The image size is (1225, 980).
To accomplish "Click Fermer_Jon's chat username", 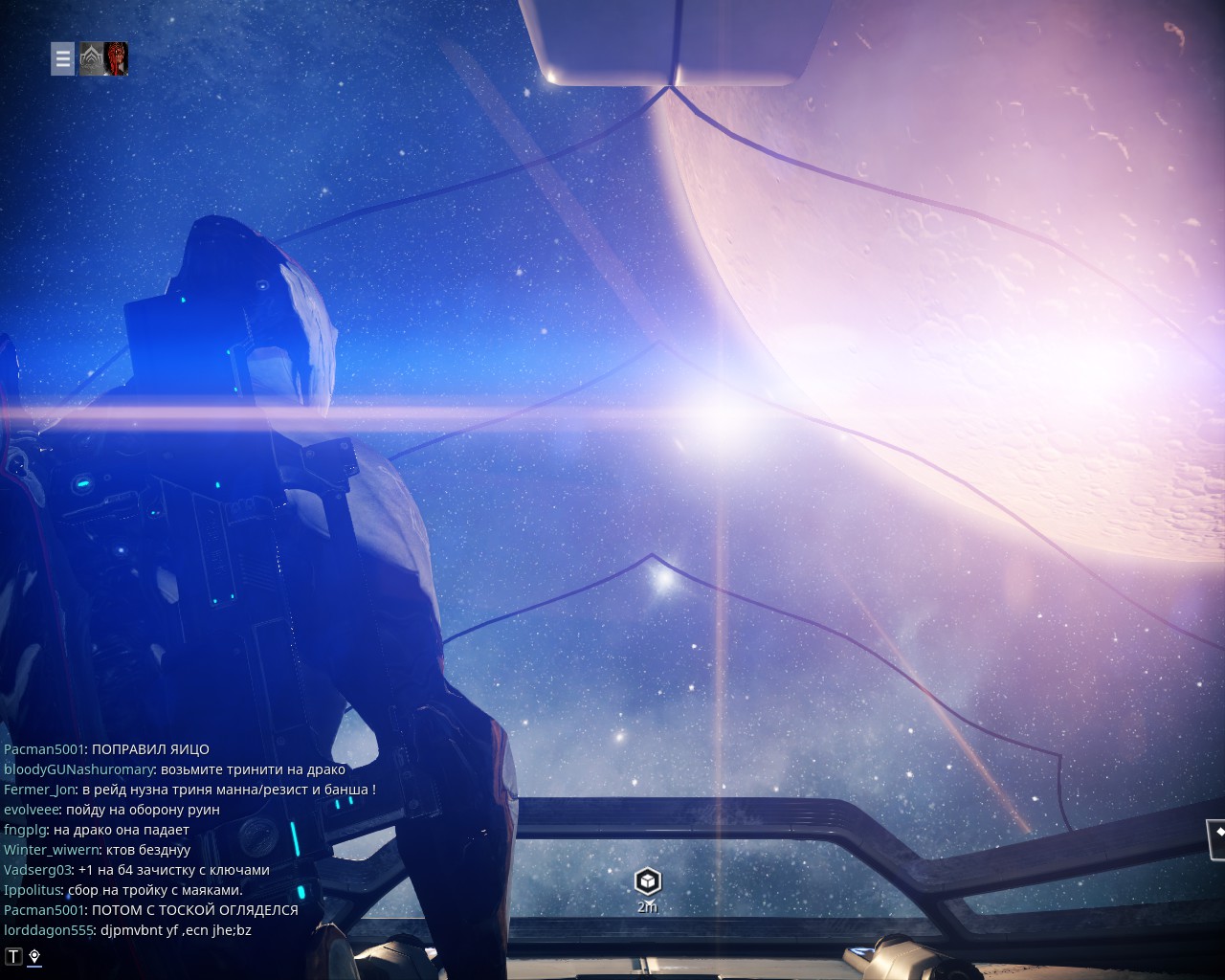I will click(x=39, y=790).
